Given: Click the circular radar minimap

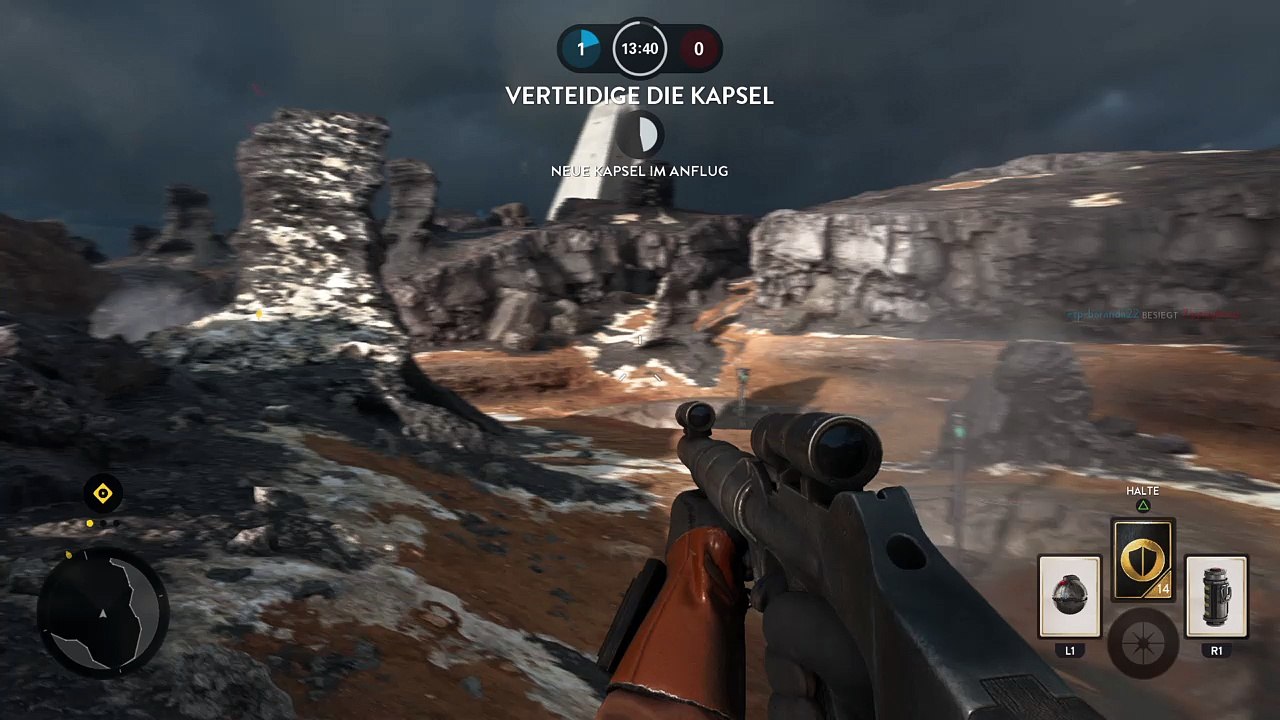Looking at the screenshot, I should (x=103, y=610).
